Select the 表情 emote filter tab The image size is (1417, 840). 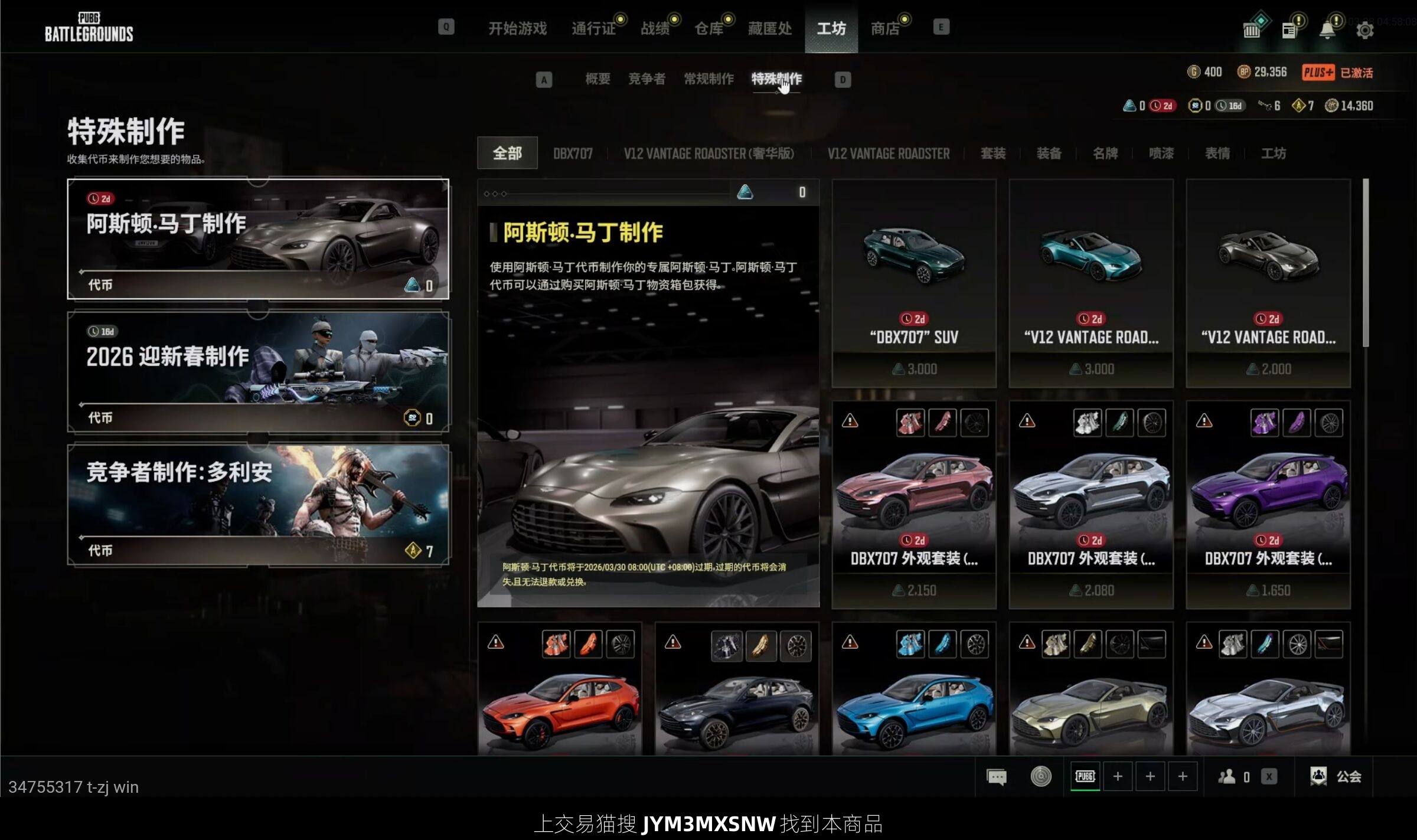[1217, 153]
